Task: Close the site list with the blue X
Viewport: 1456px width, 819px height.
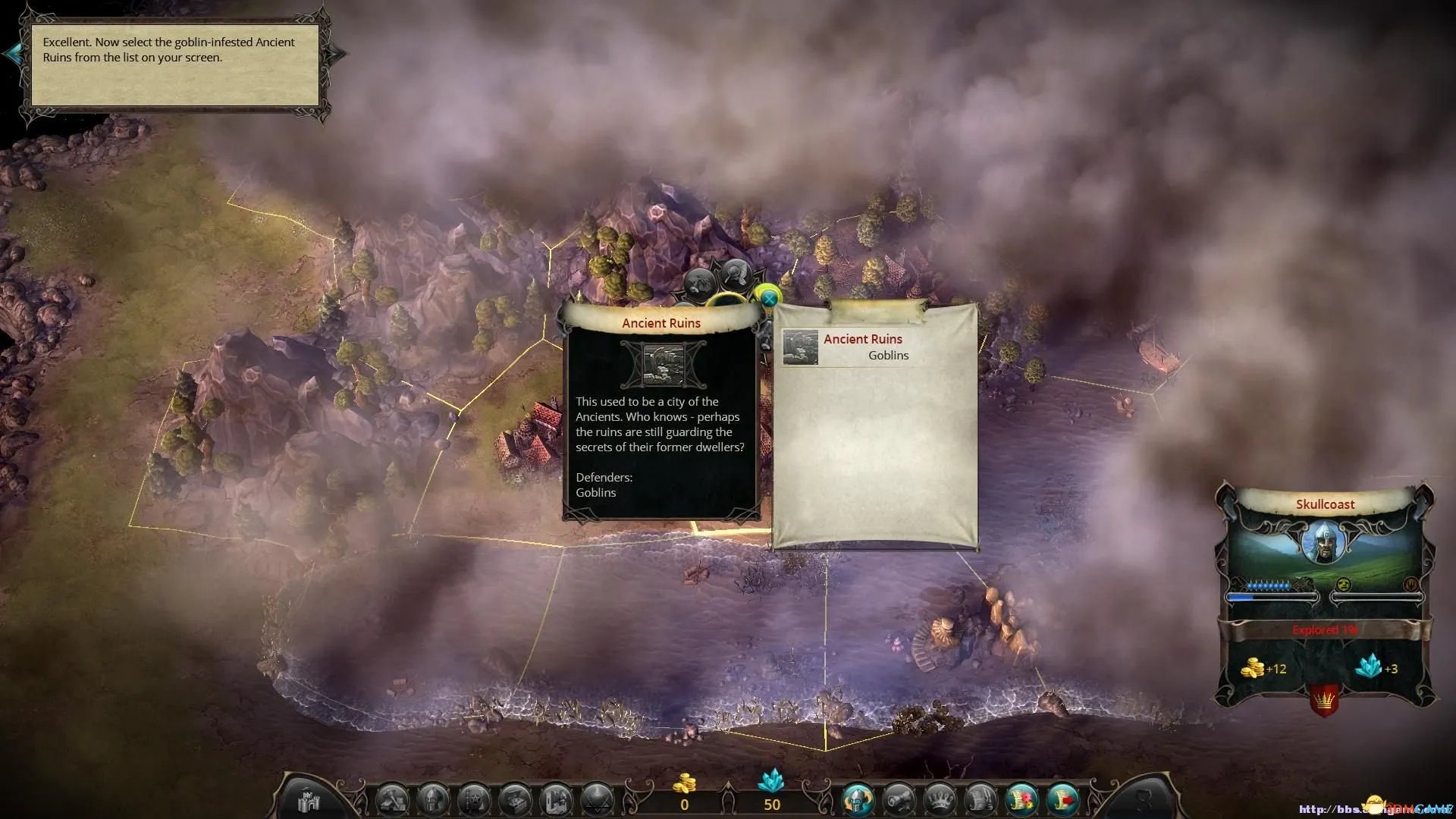Action: [768, 299]
